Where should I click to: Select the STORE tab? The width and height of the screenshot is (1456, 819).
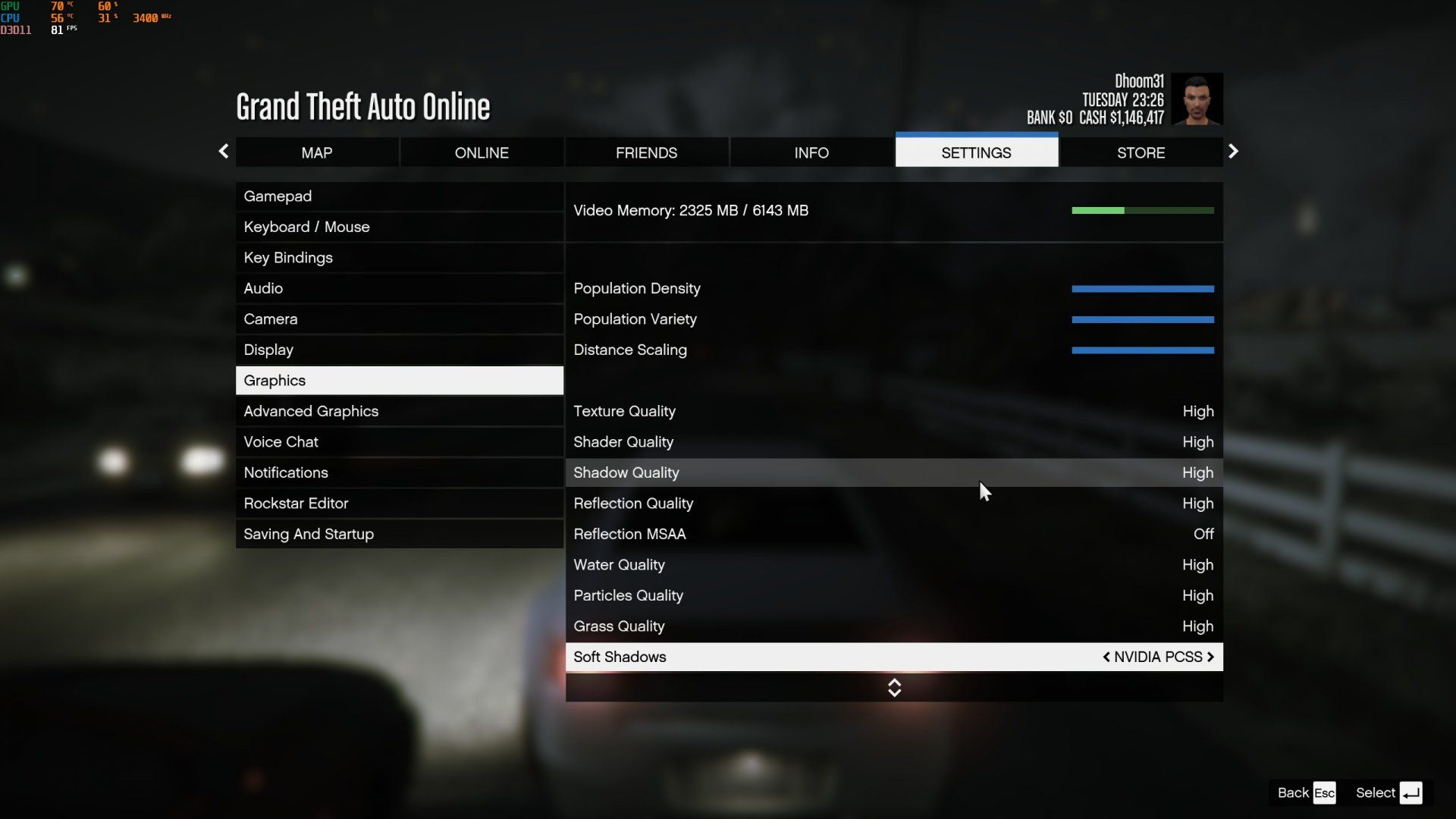click(1141, 152)
